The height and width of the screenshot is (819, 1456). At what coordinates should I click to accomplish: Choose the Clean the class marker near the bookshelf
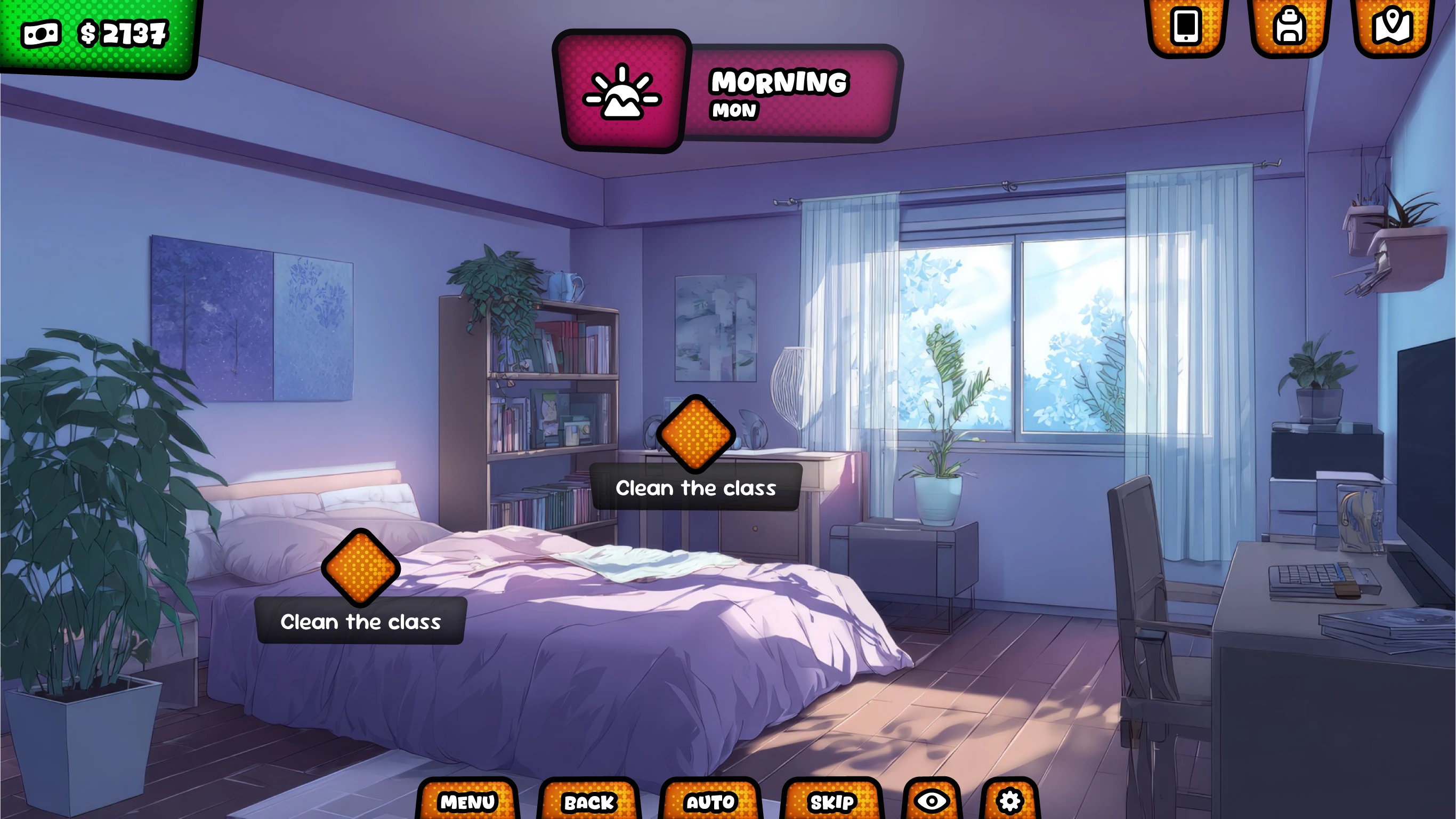pos(696,435)
